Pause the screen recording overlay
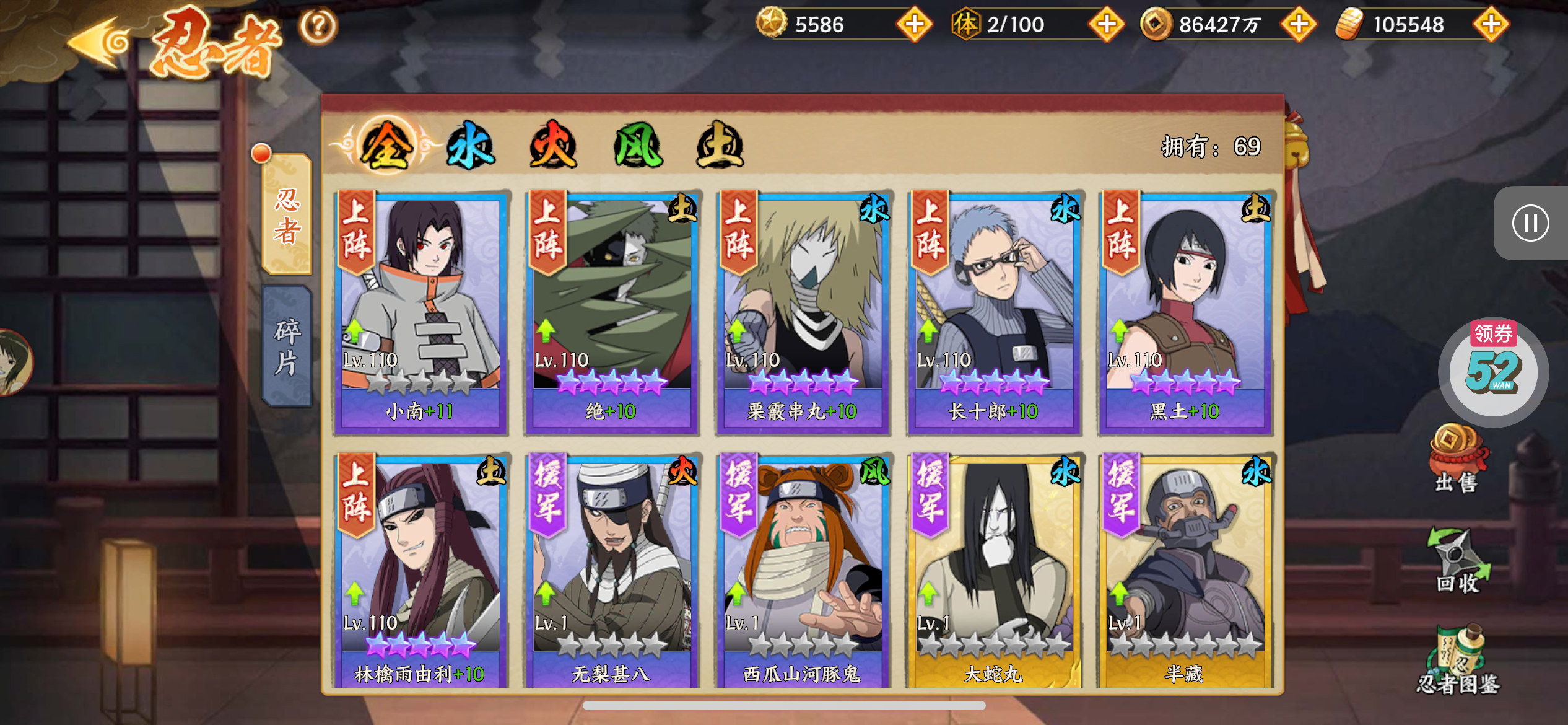The height and width of the screenshot is (725, 1568). click(x=1530, y=223)
